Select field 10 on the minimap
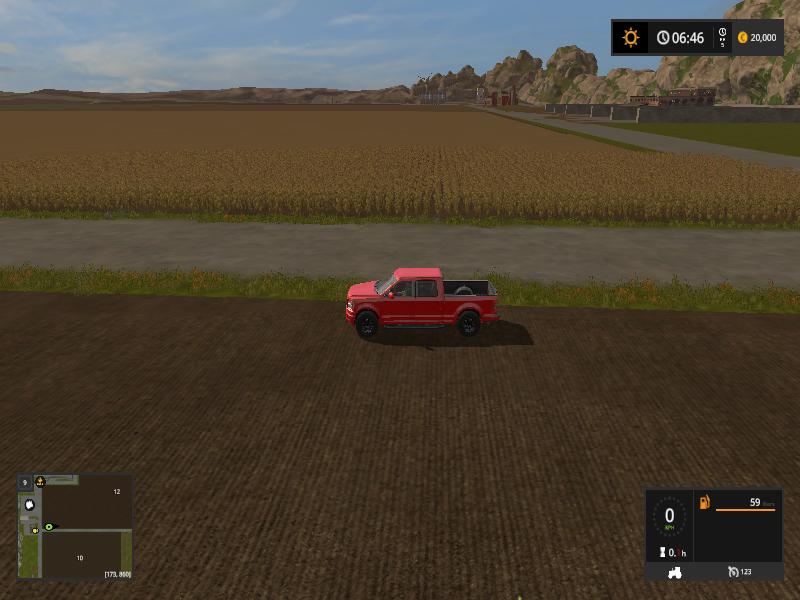800x600 pixels. [79, 557]
